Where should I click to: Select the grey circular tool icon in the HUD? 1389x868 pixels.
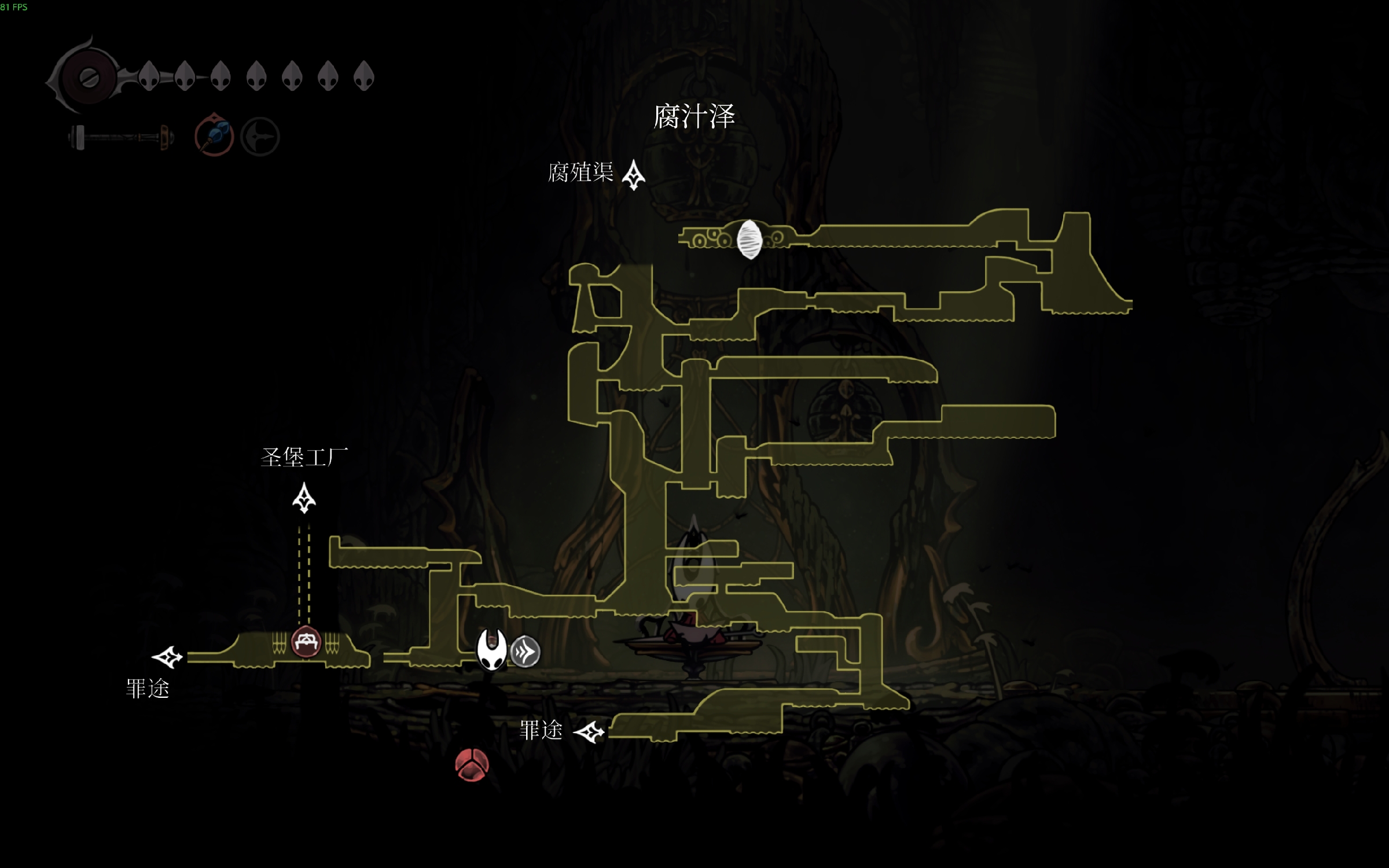coord(260,137)
